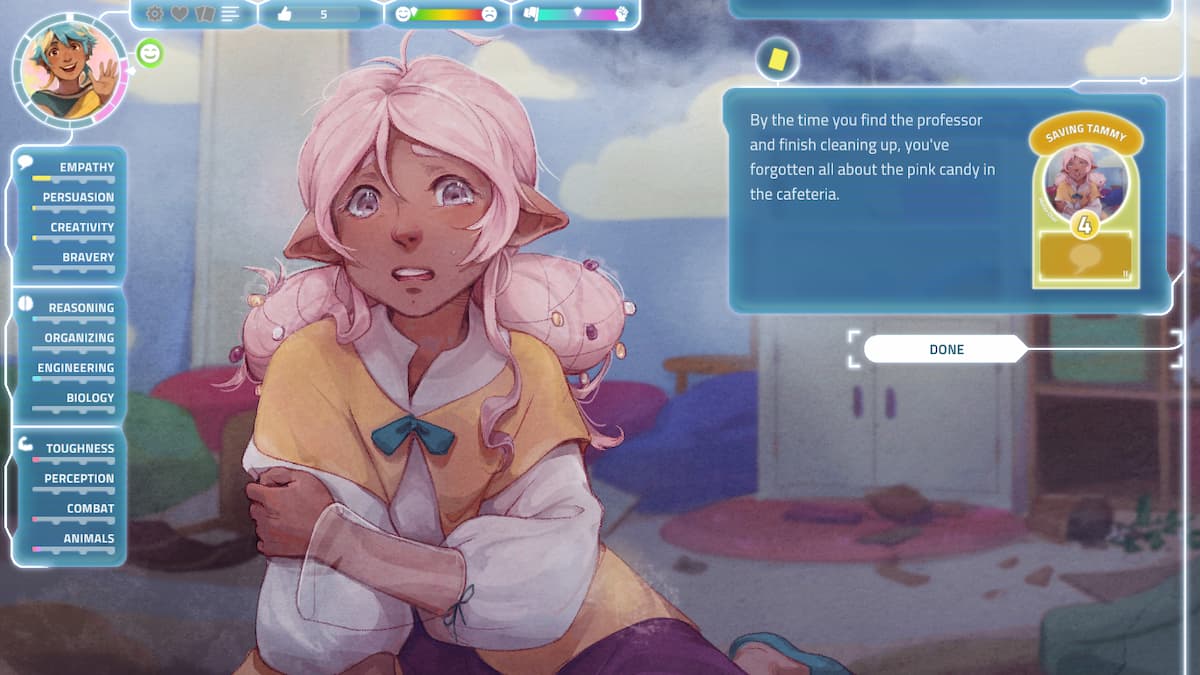Select the Perception skill
This screenshot has width=1200, height=675.
pyautogui.click(x=79, y=479)
